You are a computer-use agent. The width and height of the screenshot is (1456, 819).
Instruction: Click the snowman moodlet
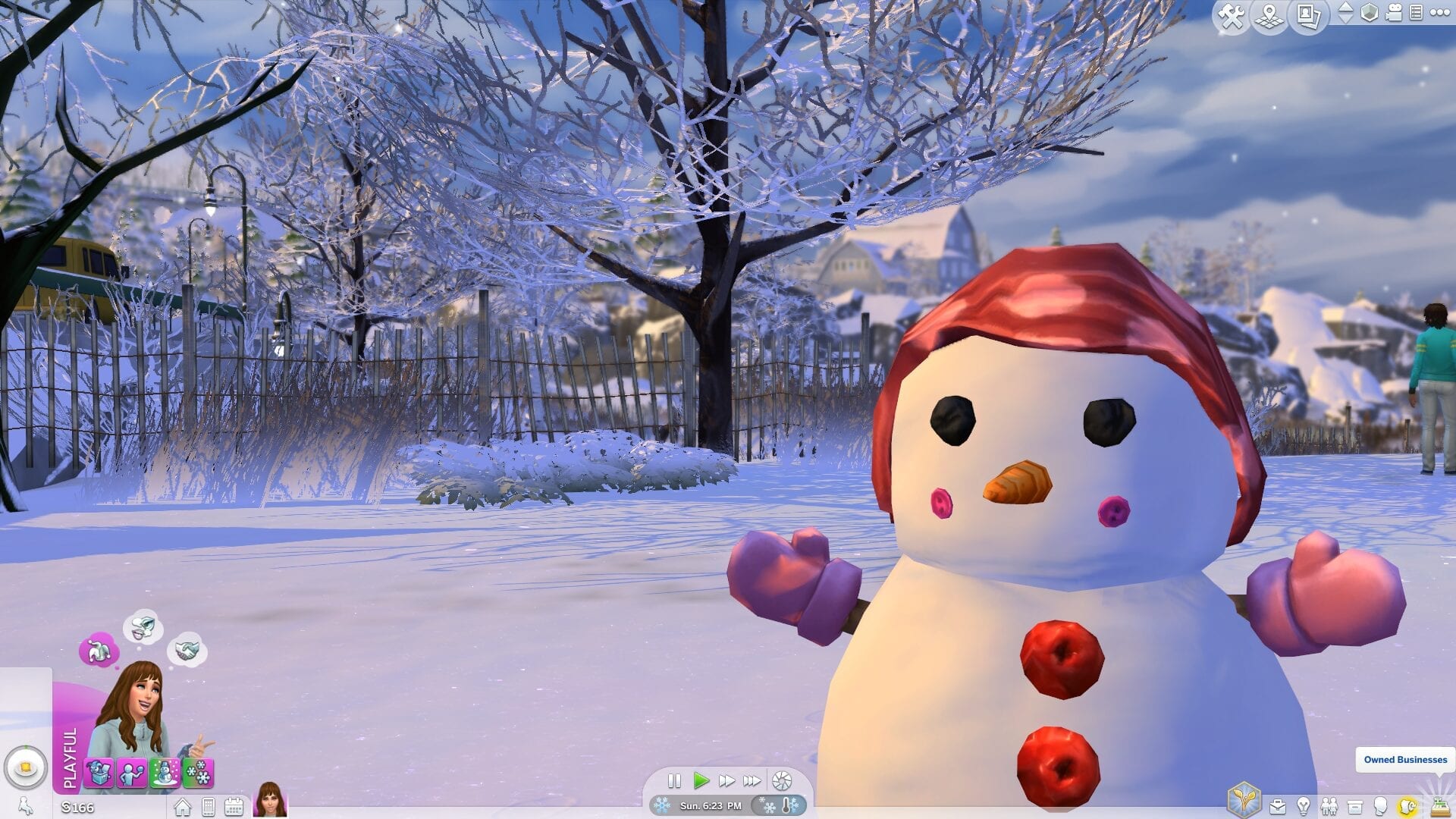click(x=165, y=773)
